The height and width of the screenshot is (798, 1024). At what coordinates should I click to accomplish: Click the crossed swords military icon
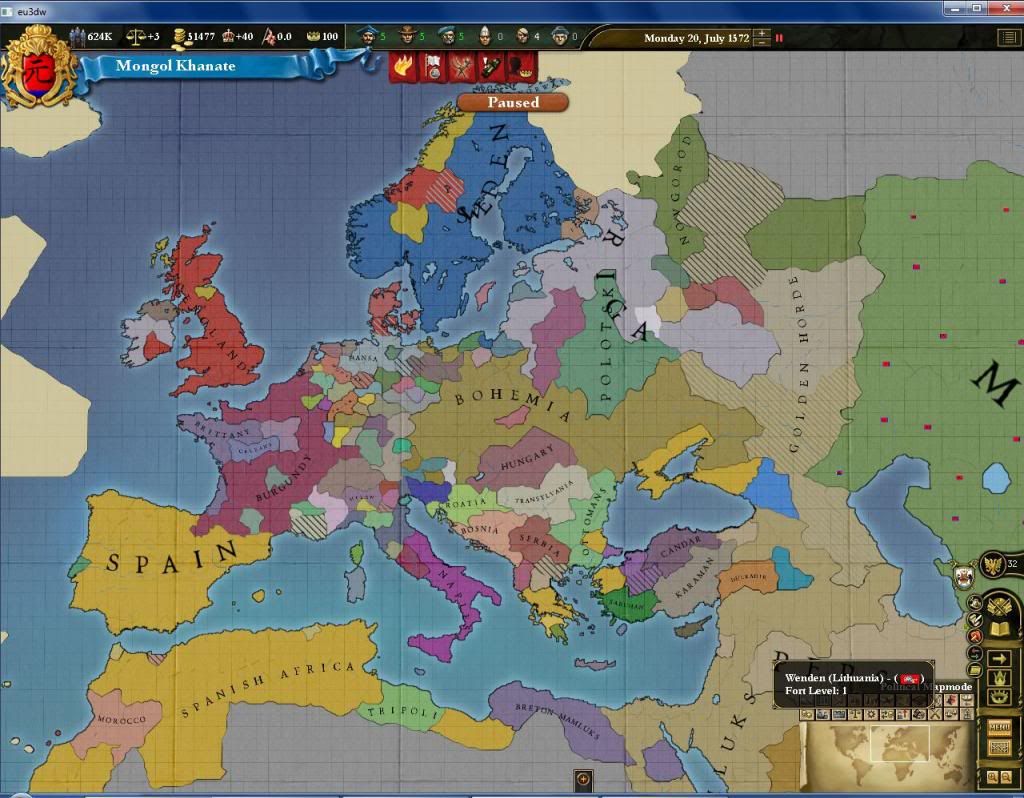pos(998,604)
